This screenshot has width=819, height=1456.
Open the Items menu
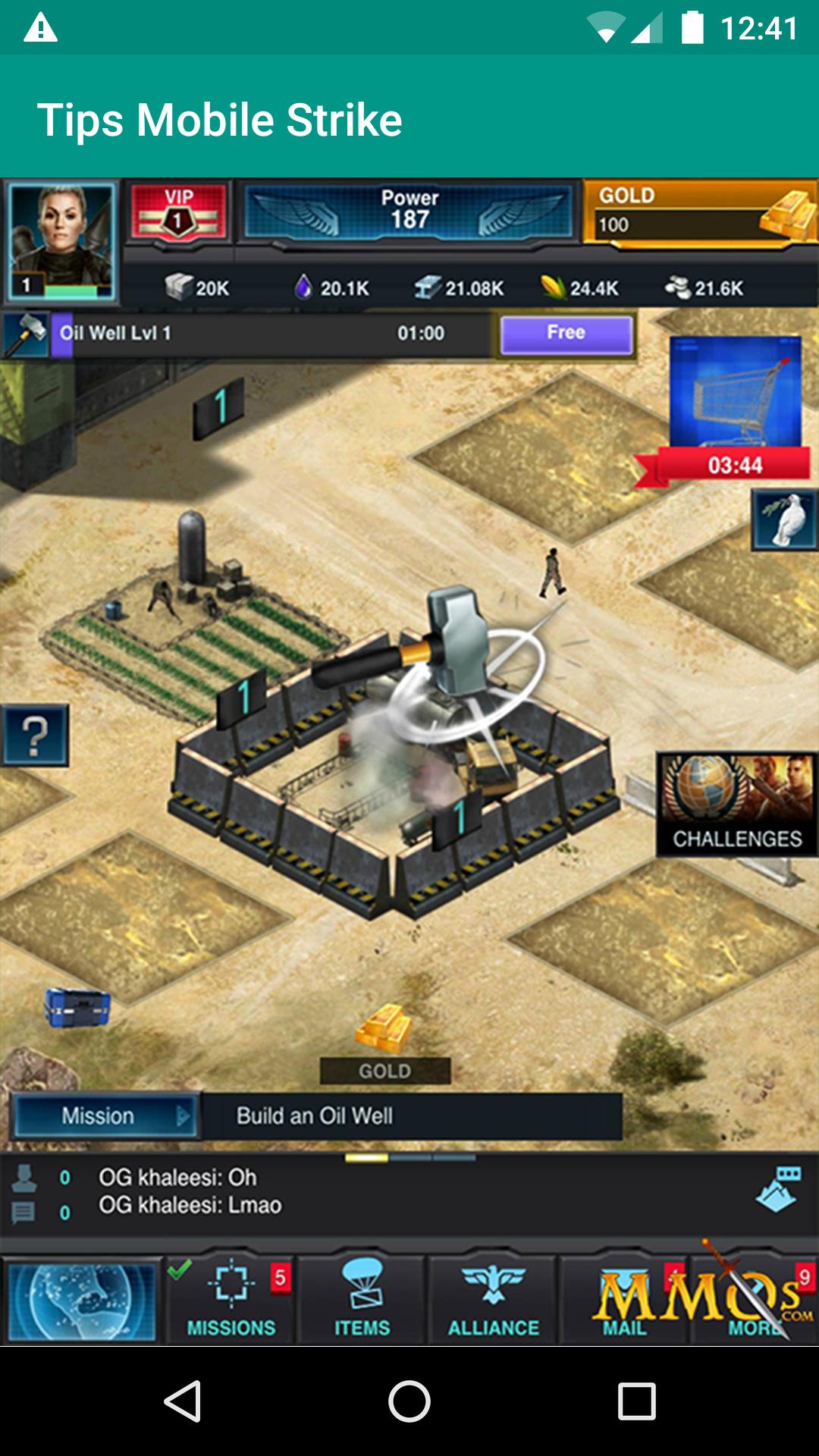(x=362, y=1301)
